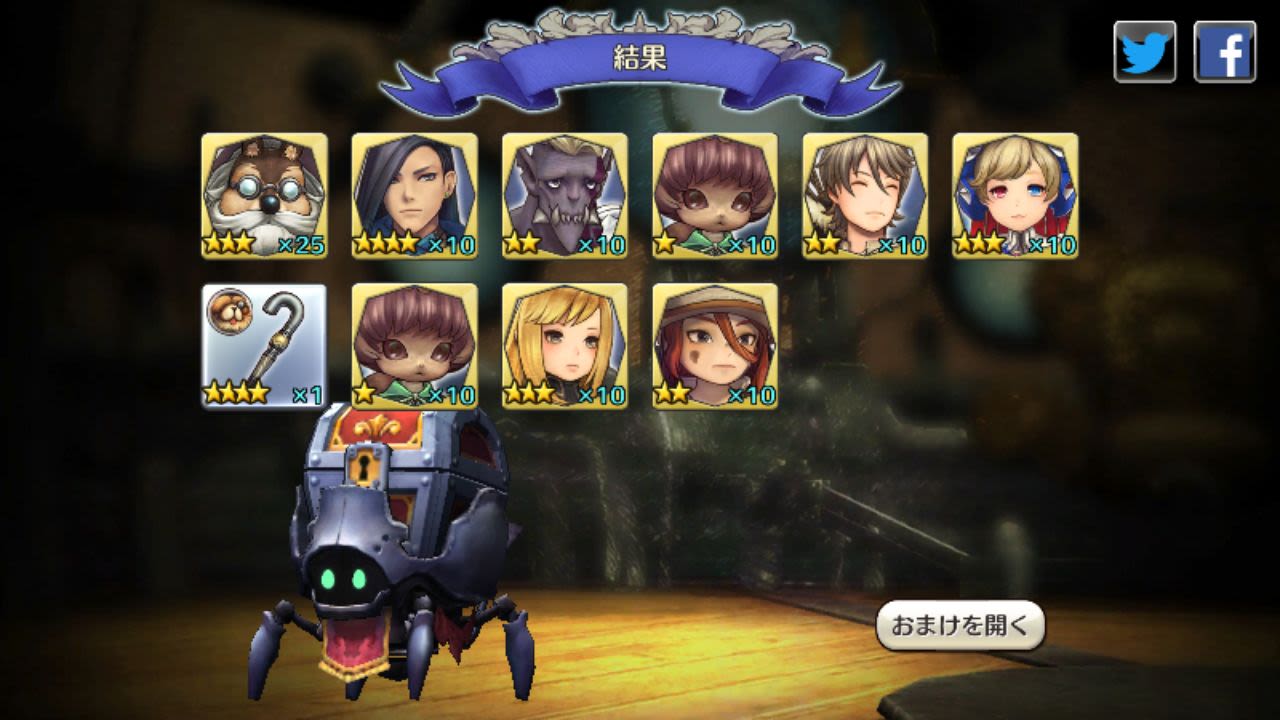Select the gray fanged monster tile
This screenshot has width=1280, height=720.
click(x=564, y=196)
